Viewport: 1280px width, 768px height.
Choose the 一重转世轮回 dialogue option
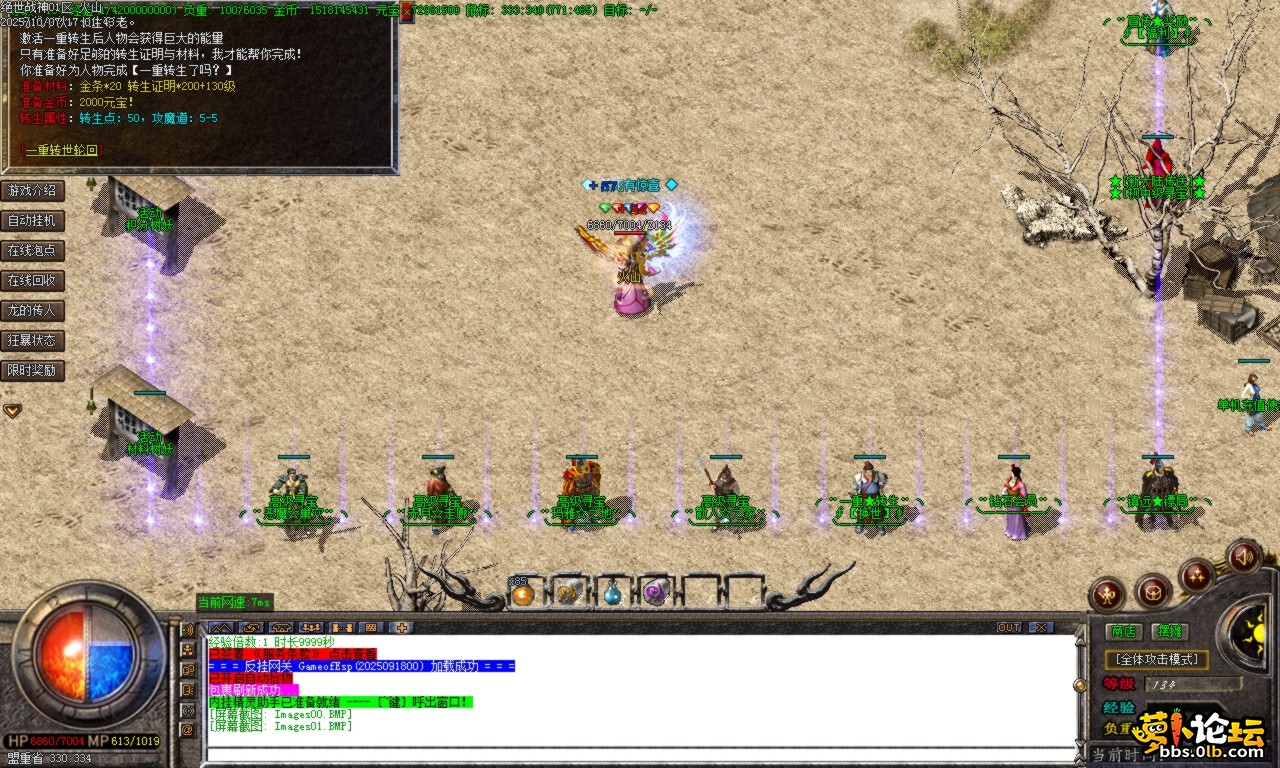(x=62, y=150)
